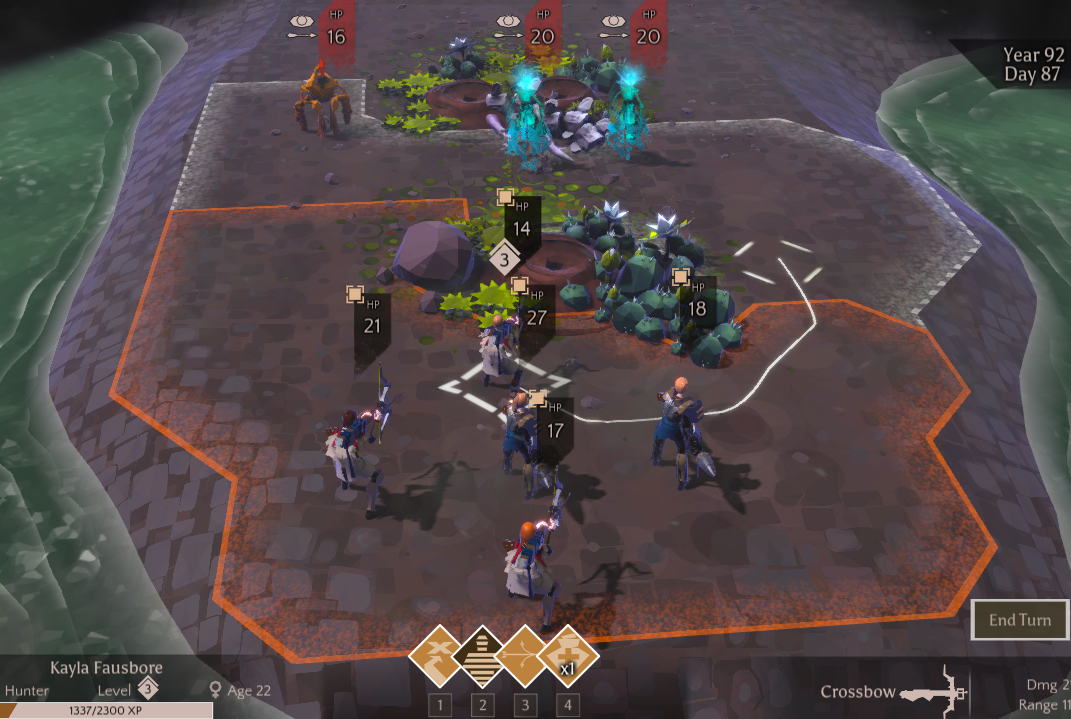This screenshot has width=1071, height=719.
Task: Select the hero marker showing 21 HP
Action: pyautogui.click(x=371, y=318)
